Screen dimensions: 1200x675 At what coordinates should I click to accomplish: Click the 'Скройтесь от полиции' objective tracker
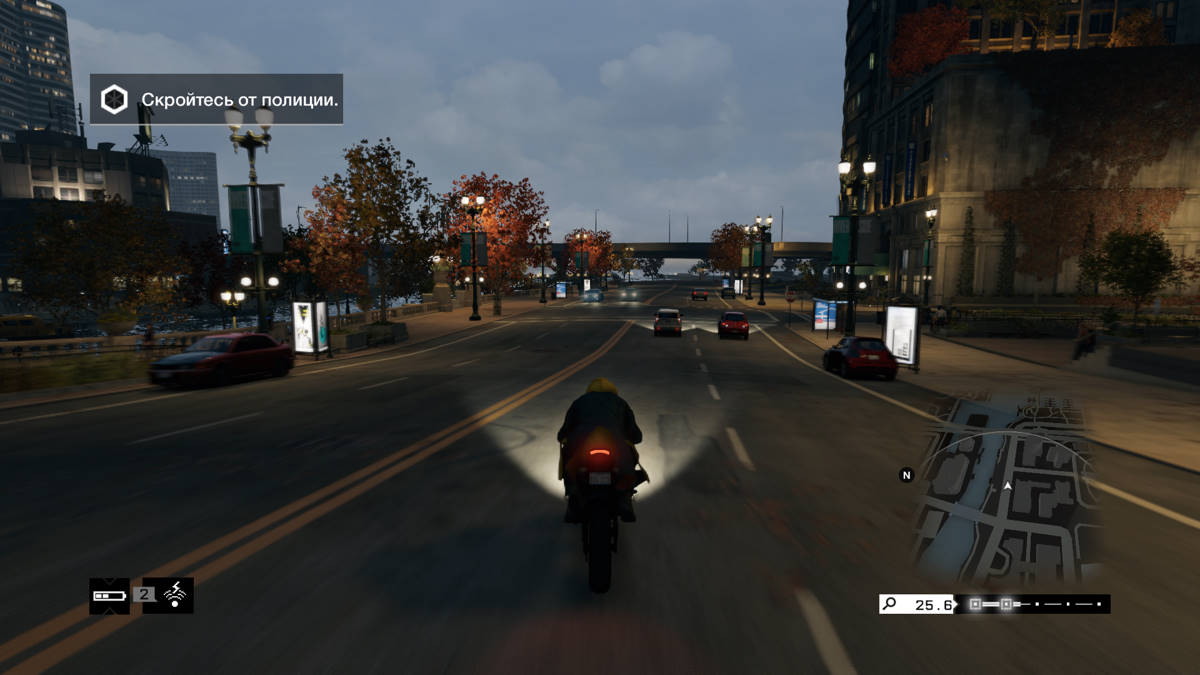pyautogui.click(x=216, y=99)
